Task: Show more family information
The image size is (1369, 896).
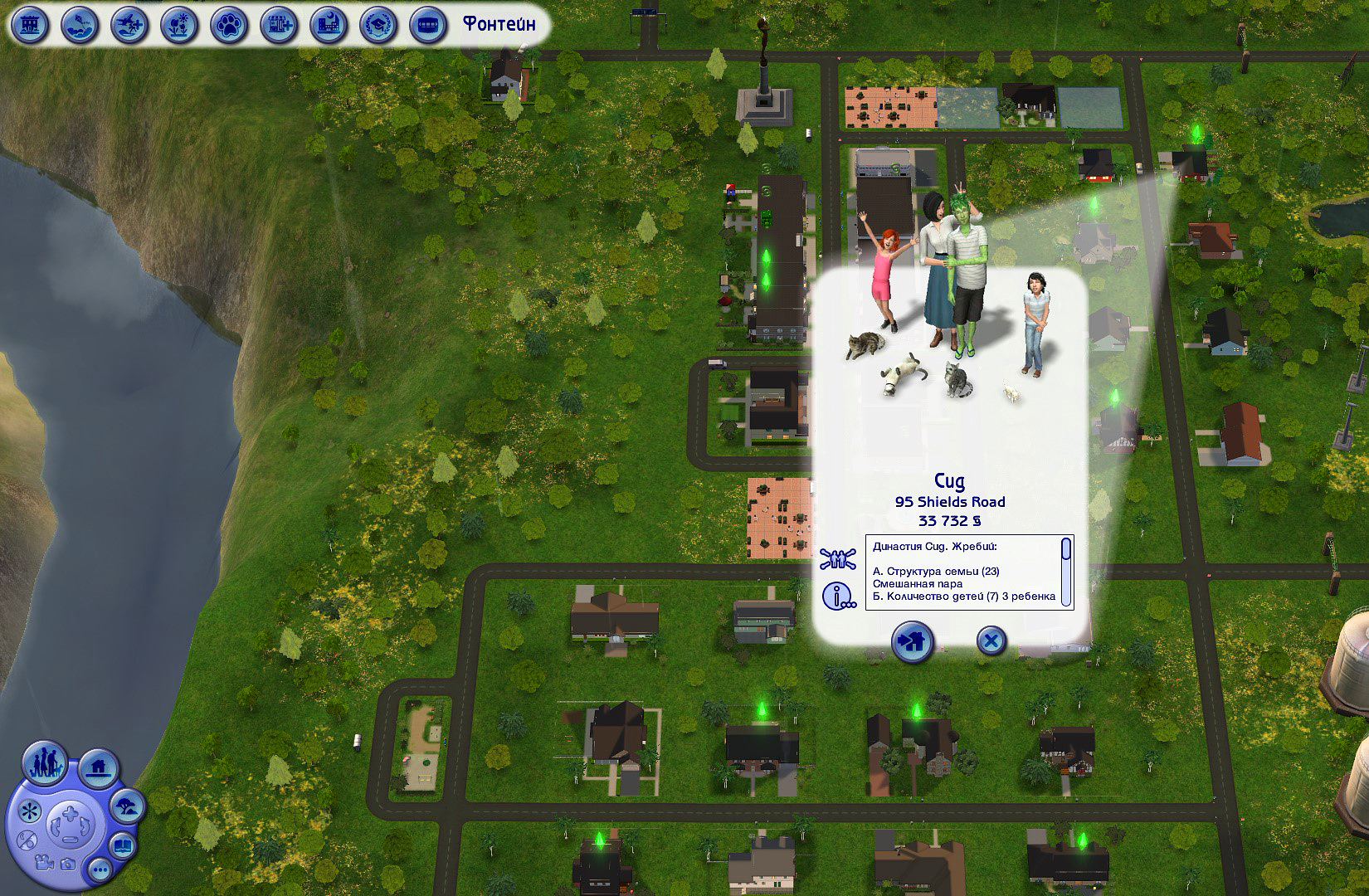Action: (x=838, y=596)
